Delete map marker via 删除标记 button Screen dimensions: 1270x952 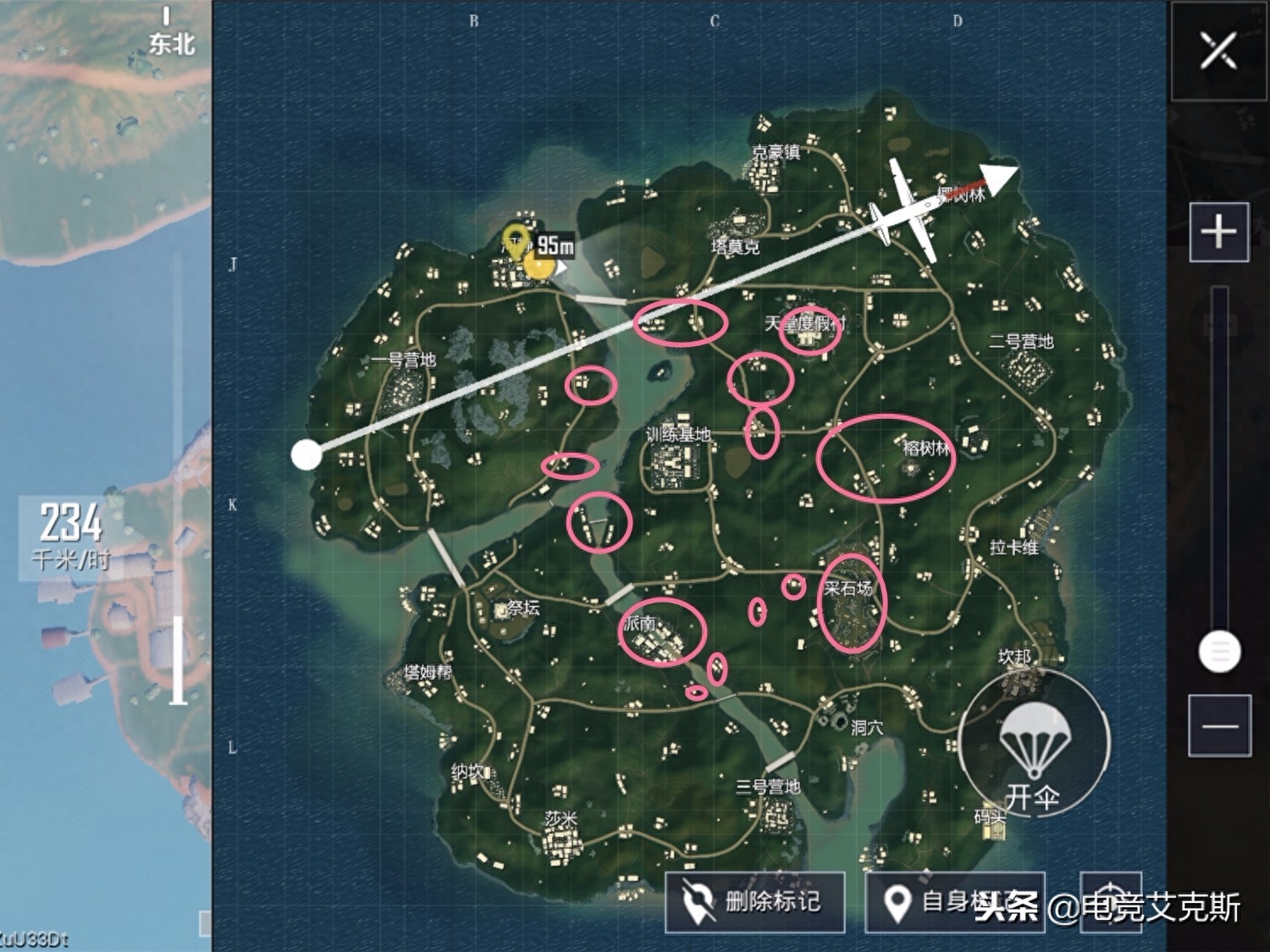[x=754, y=901]
